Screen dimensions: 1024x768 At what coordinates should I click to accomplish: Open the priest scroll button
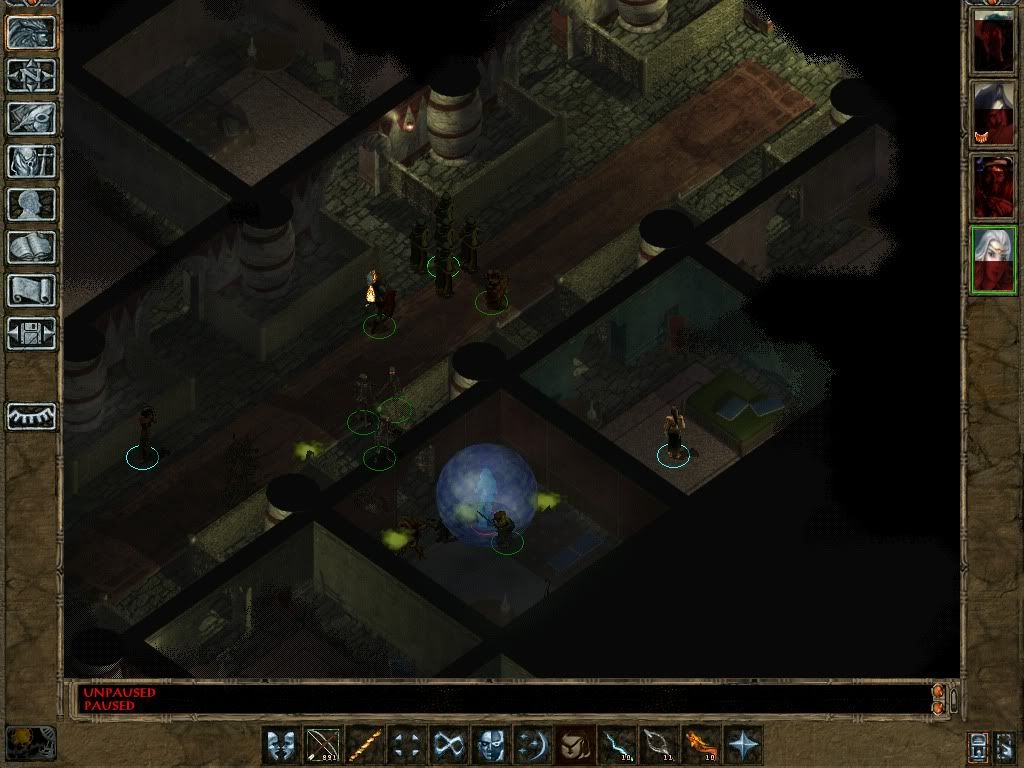click(32, 290)
